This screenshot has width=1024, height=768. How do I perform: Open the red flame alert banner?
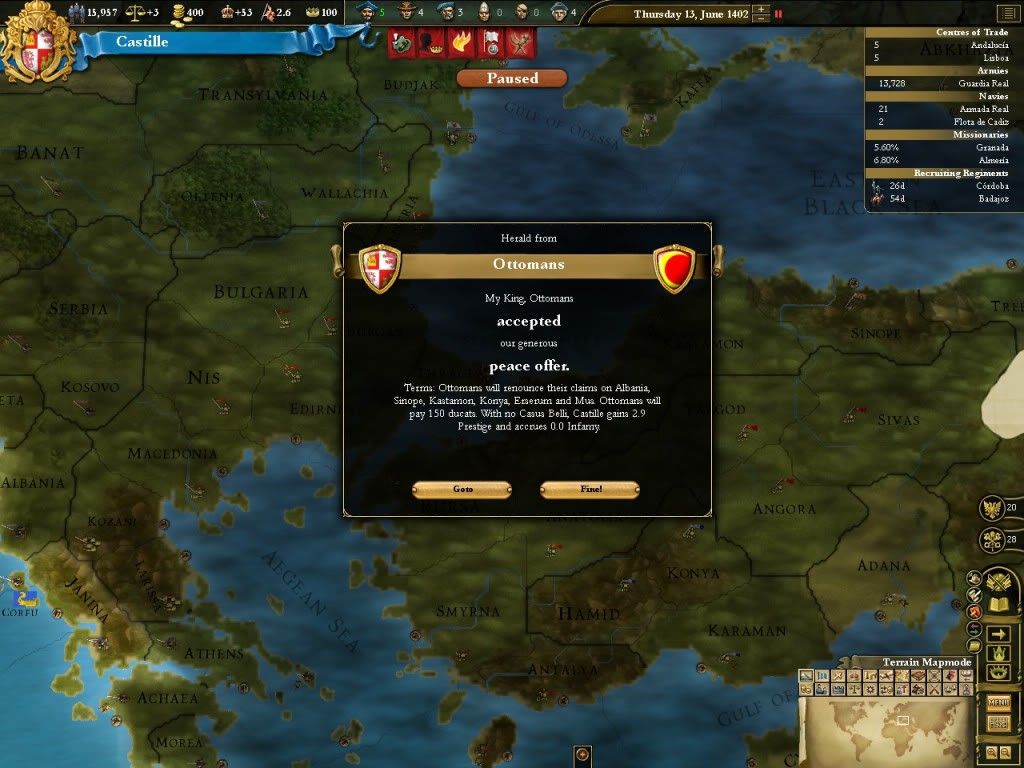[x=462, y=43]
